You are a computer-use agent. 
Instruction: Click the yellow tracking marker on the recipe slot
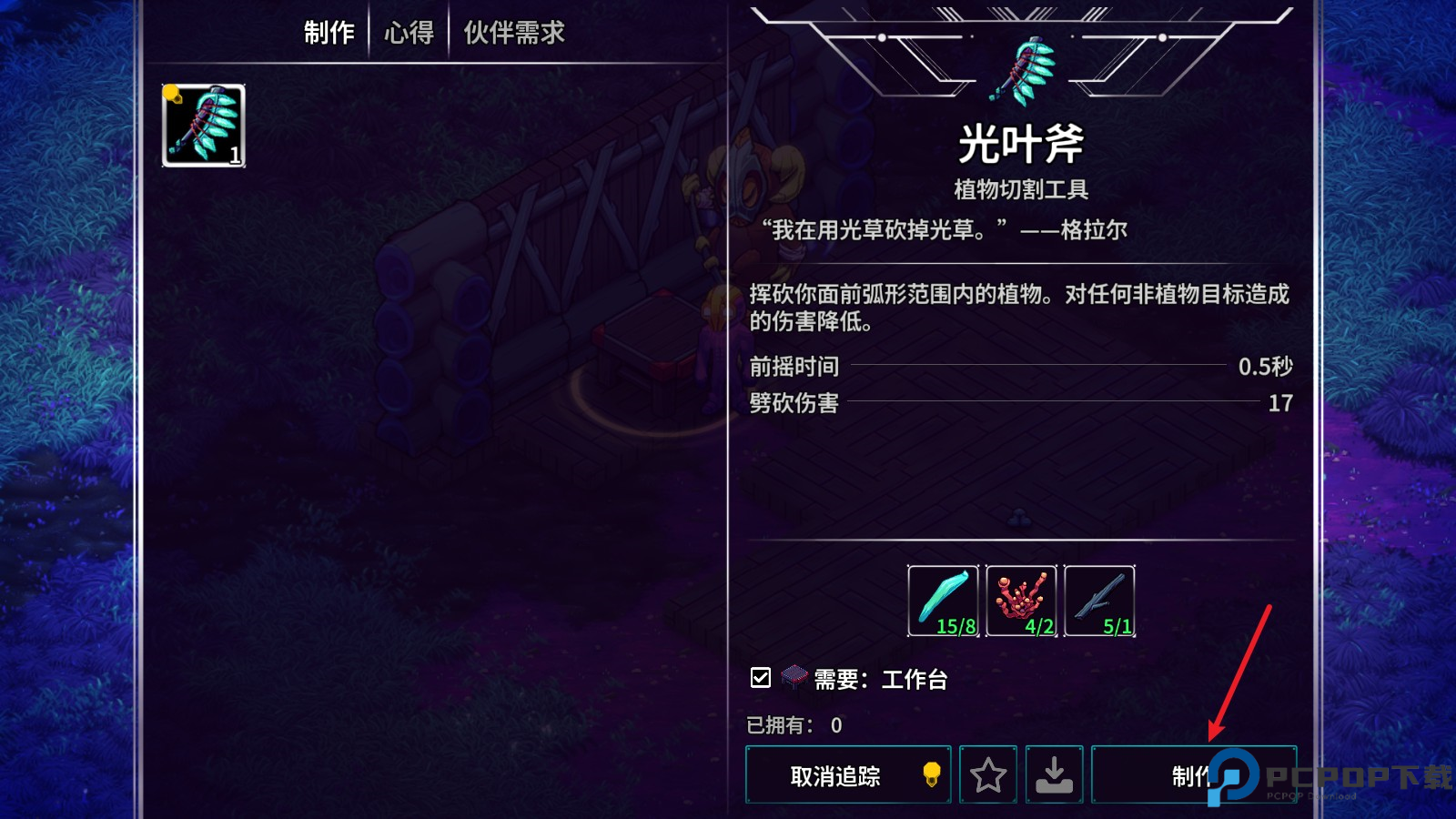pos(169,91)
